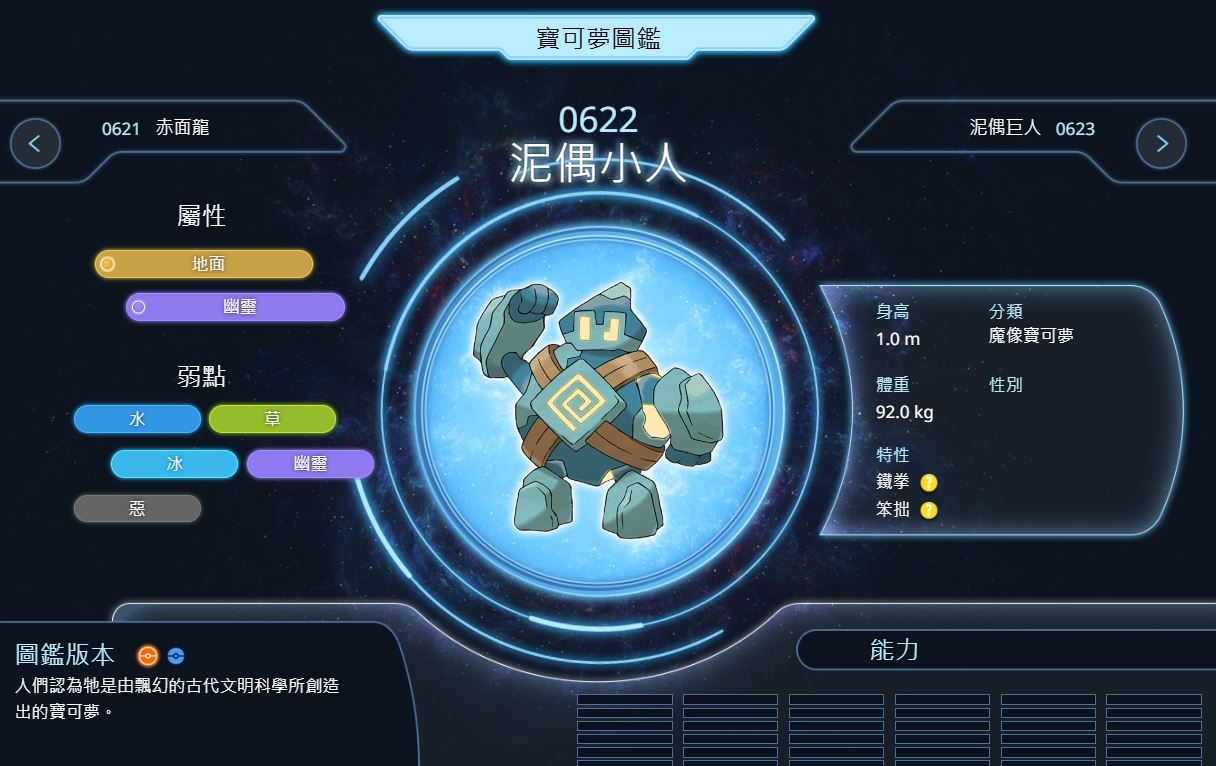
Task: Choose the 幽靈 weakness badge
Action: coord(310,464)
